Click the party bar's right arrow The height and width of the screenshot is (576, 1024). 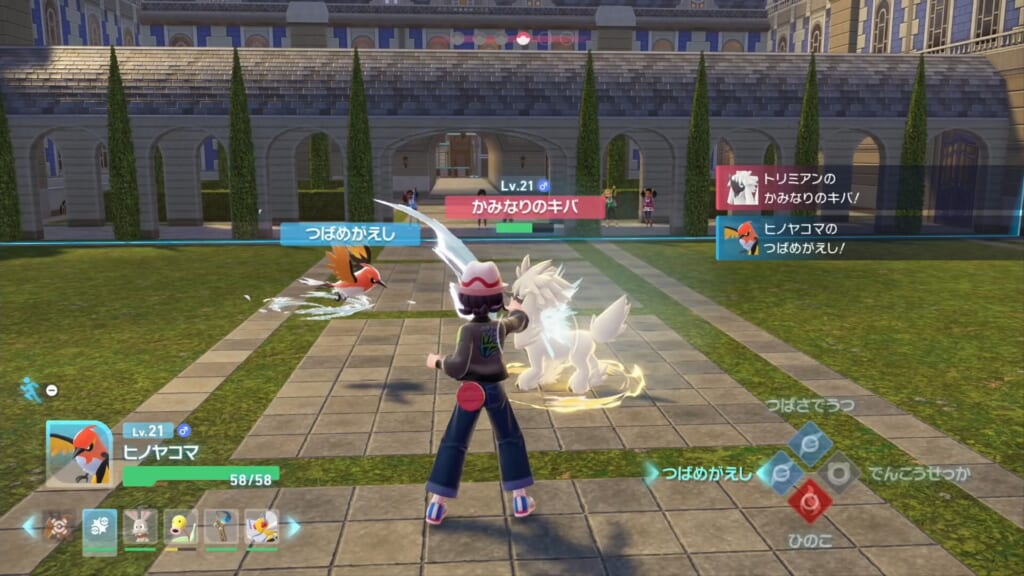293,526
